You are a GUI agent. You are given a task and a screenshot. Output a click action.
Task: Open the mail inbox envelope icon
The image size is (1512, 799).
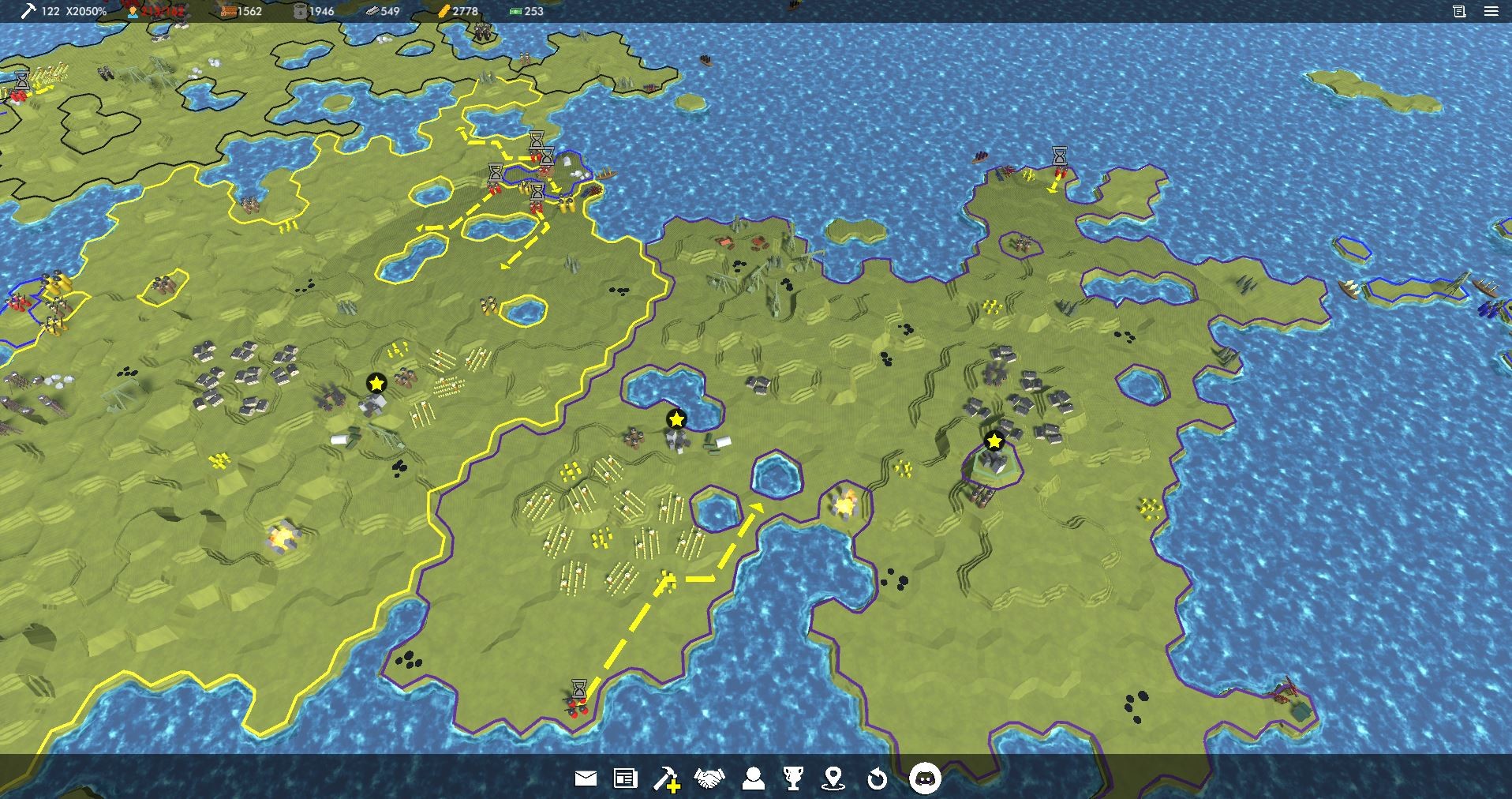point(584,779)
